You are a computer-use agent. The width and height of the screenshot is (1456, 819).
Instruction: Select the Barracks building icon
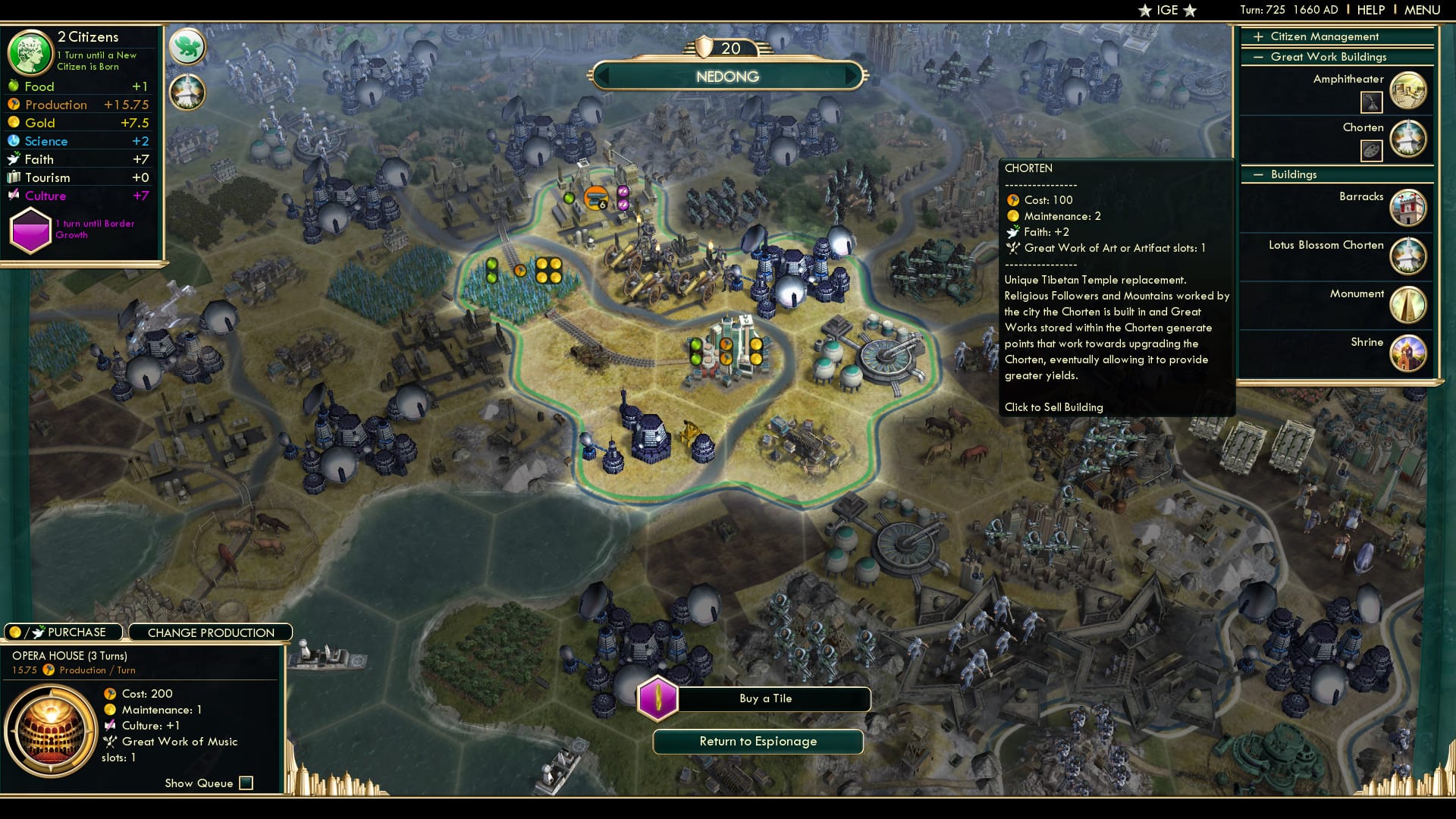(x=1408, y=207)
